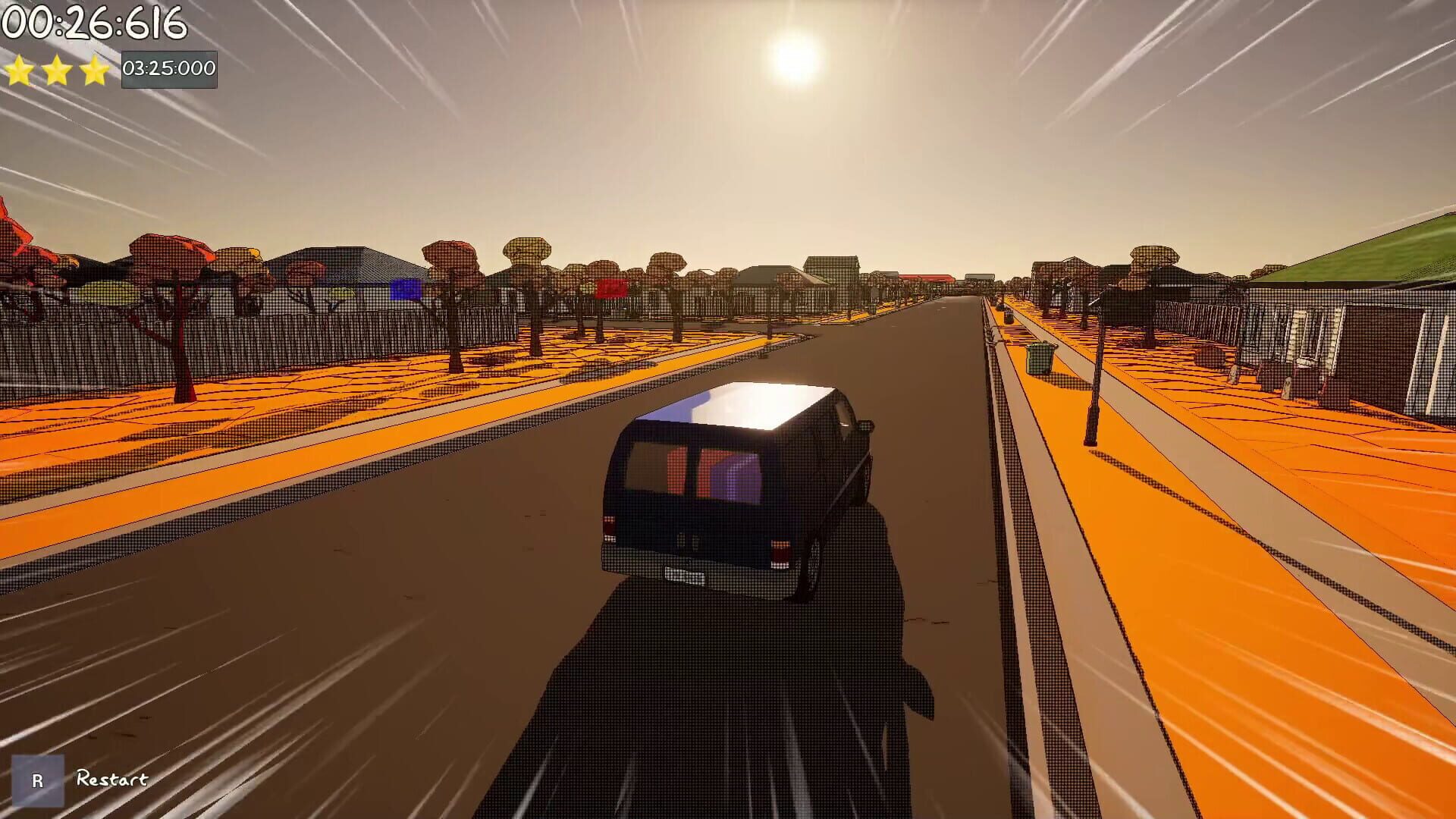Click the van's license plate
The height and width of the screenshot is (819, 1456).
click(x=686, y=575)
